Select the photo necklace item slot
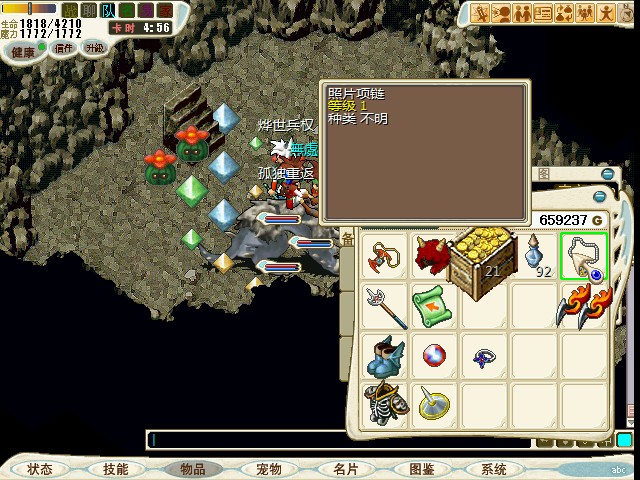Viewport: 640px width, 480px height. click(x=585, y=257)
